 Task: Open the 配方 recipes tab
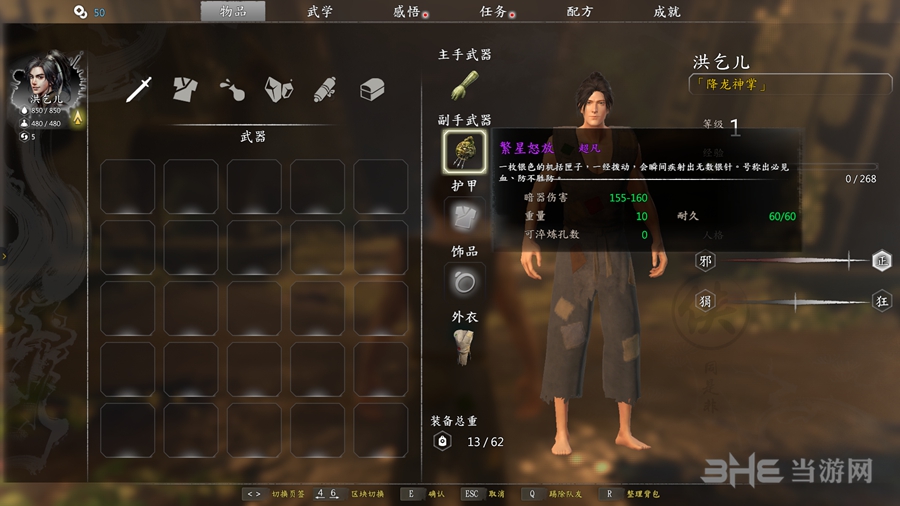coord(580,12)
